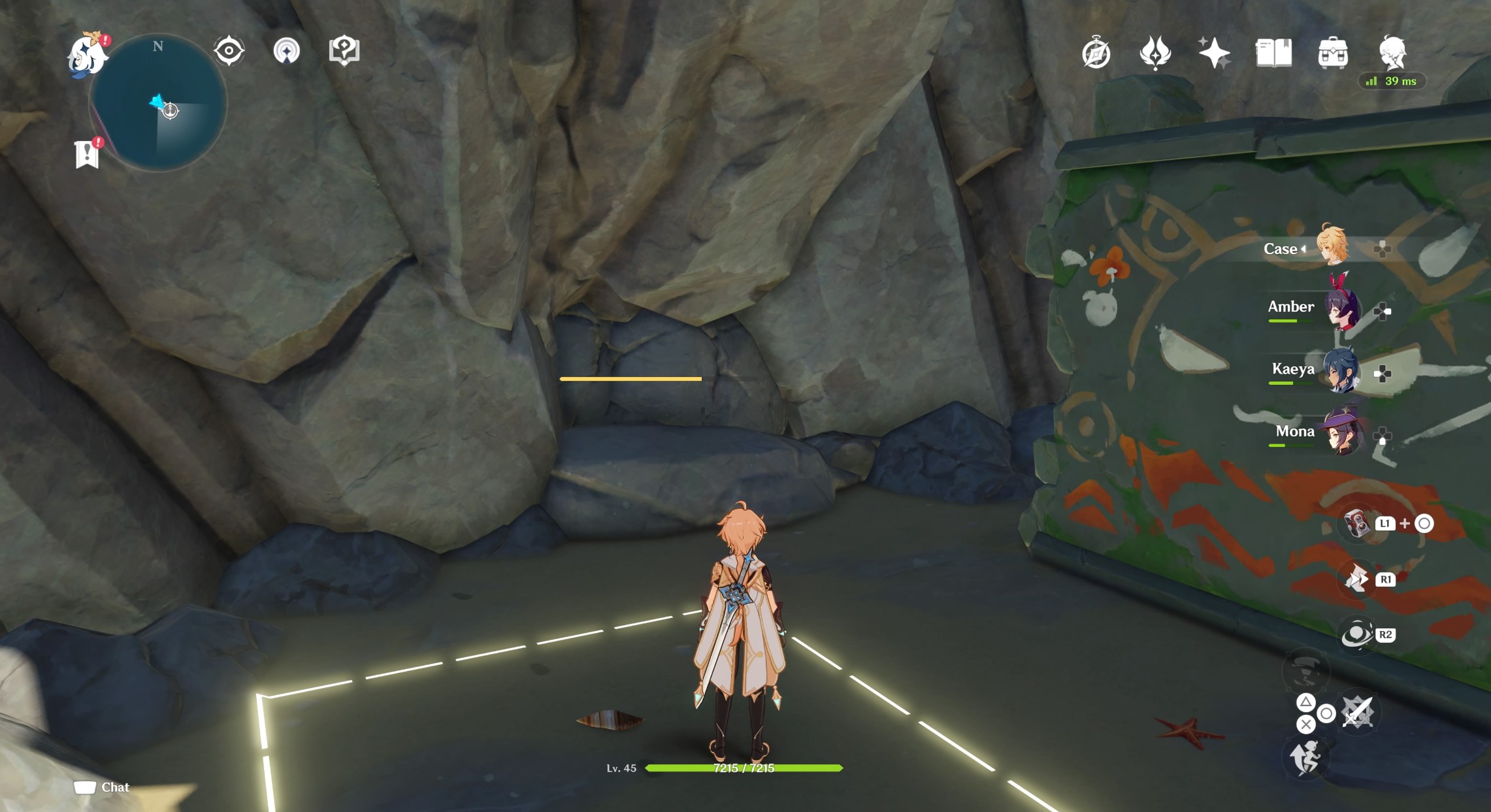Open the Wish star icon
Screen dimensions: 1491x812
click(1213, 53)
